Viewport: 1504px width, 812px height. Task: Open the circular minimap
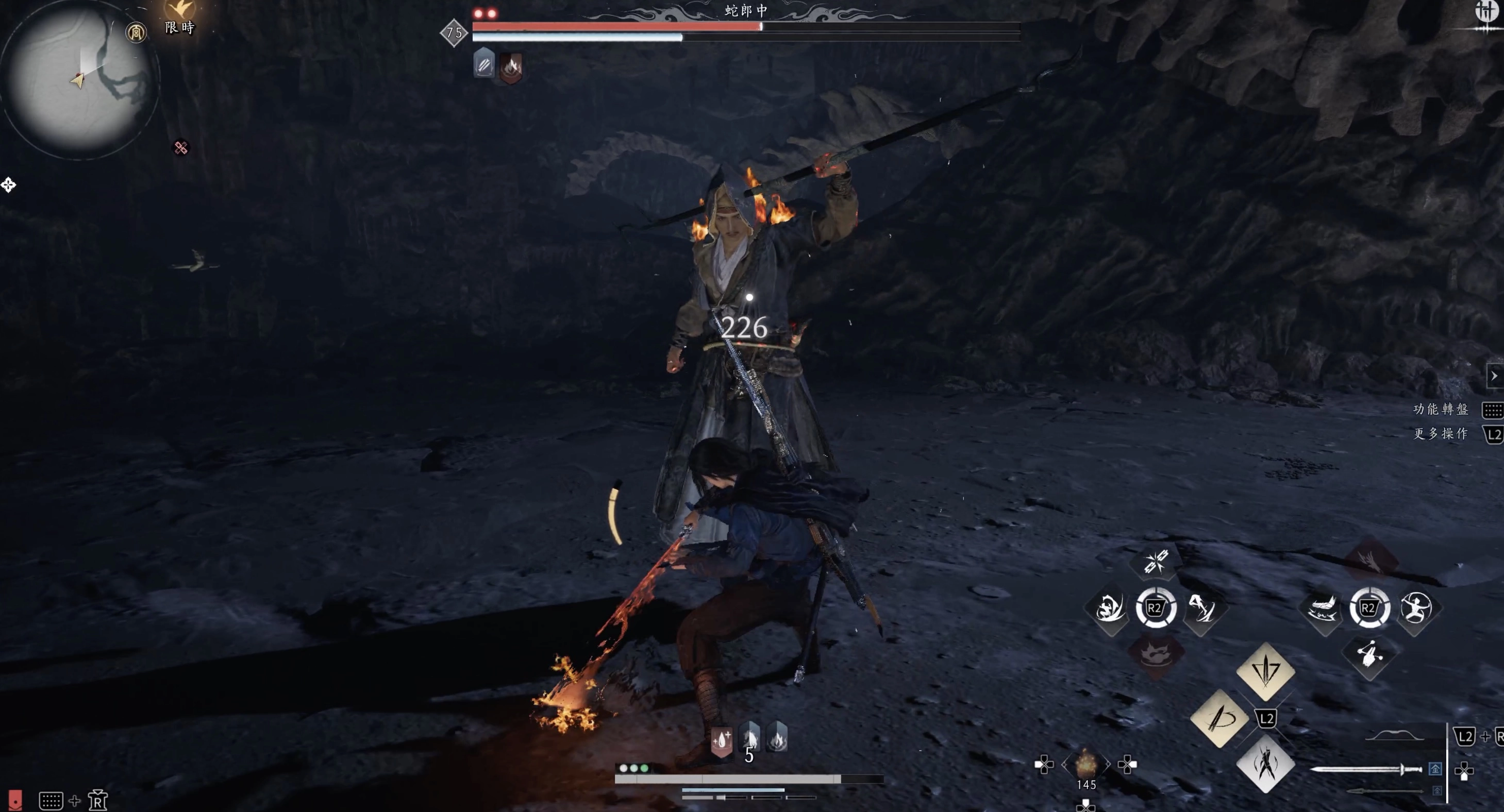(79, 79)
